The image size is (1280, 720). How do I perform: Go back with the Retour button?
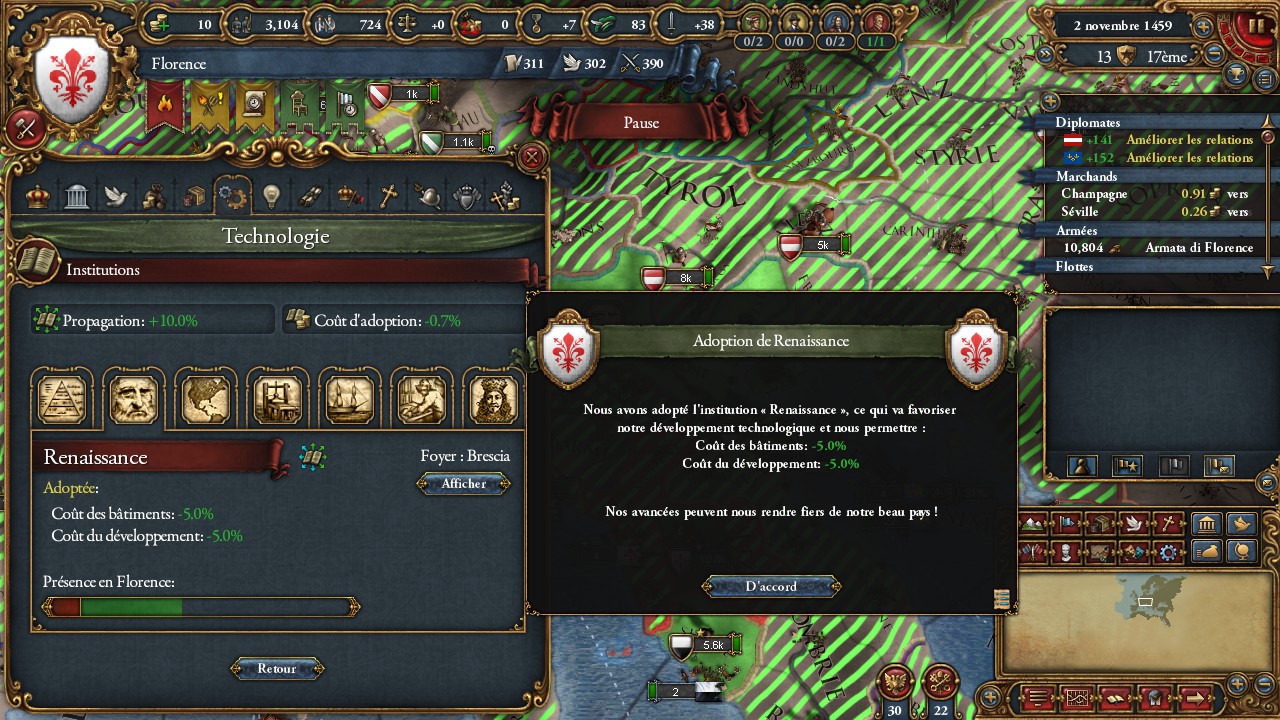pos(277,668)
